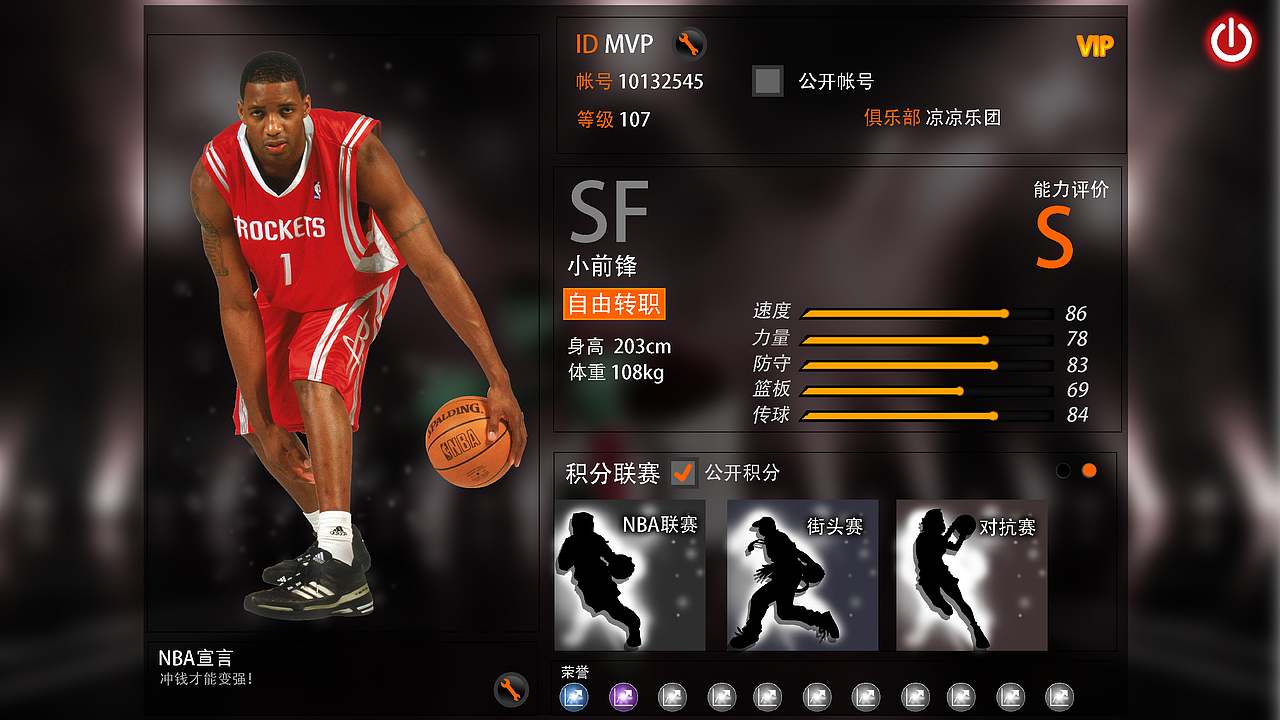Disable the 公开积分 checkbox
Screen dimensions: 1280x720
click(x=683, y=474)
